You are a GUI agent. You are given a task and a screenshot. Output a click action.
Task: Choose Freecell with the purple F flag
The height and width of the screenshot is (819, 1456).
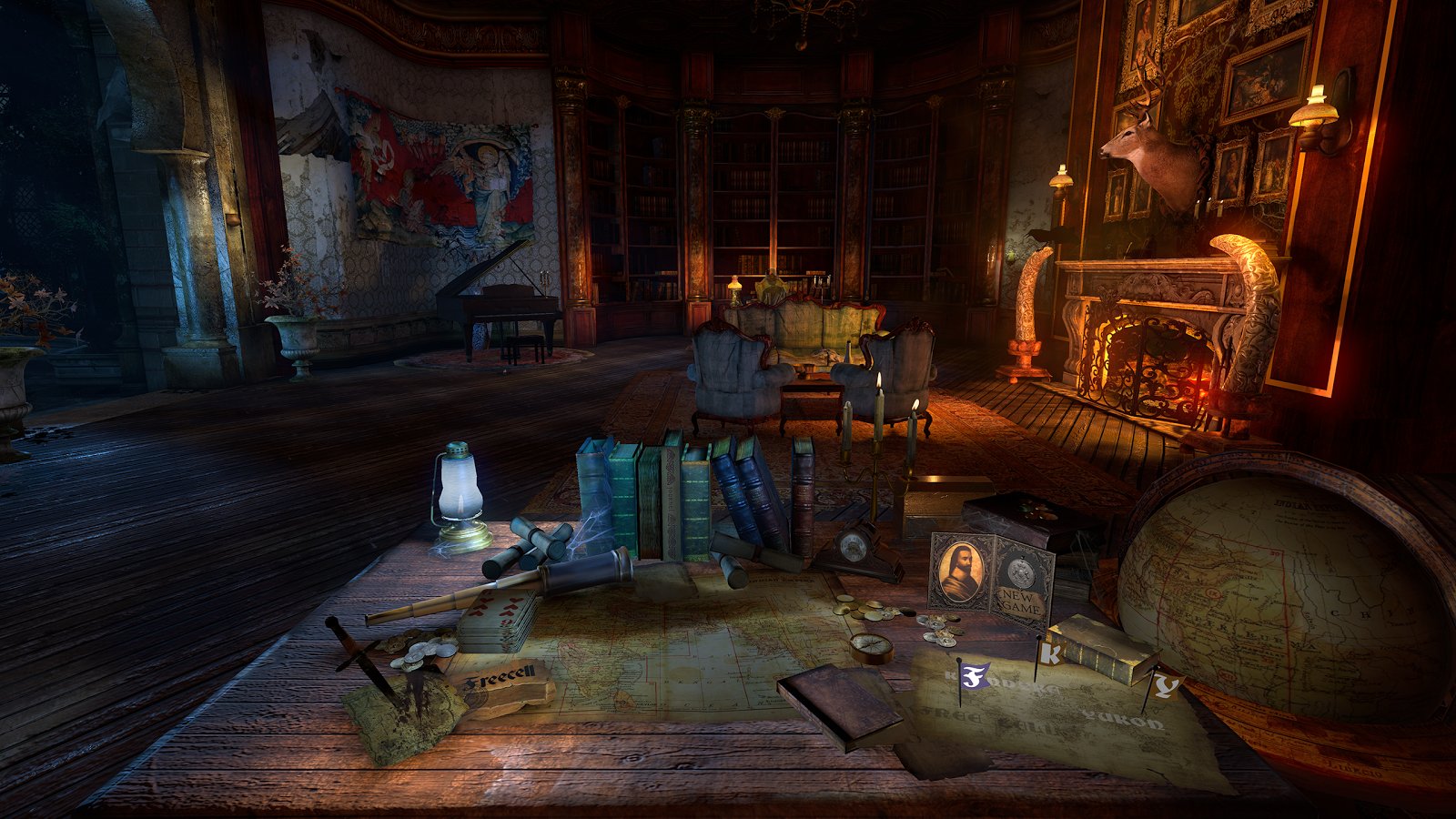point(976,675)
